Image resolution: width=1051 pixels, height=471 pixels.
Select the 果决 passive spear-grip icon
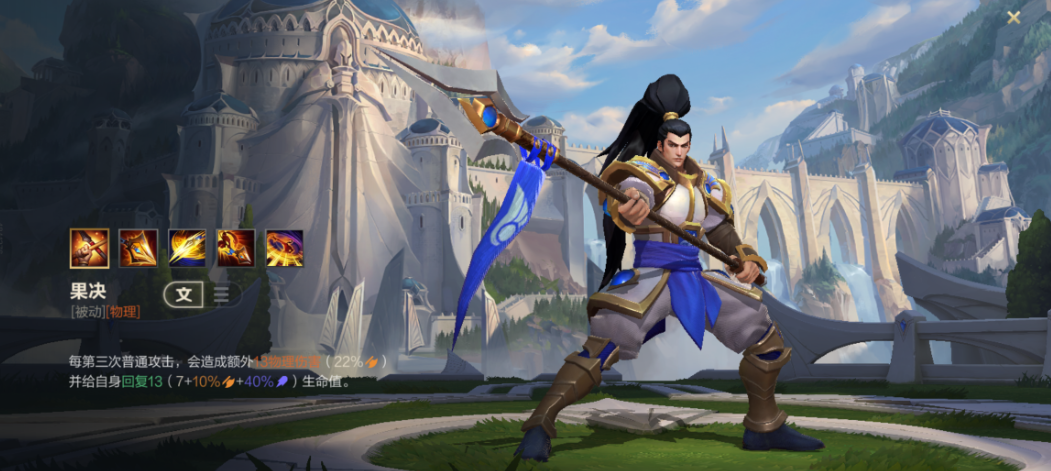(x=89, y=248)
